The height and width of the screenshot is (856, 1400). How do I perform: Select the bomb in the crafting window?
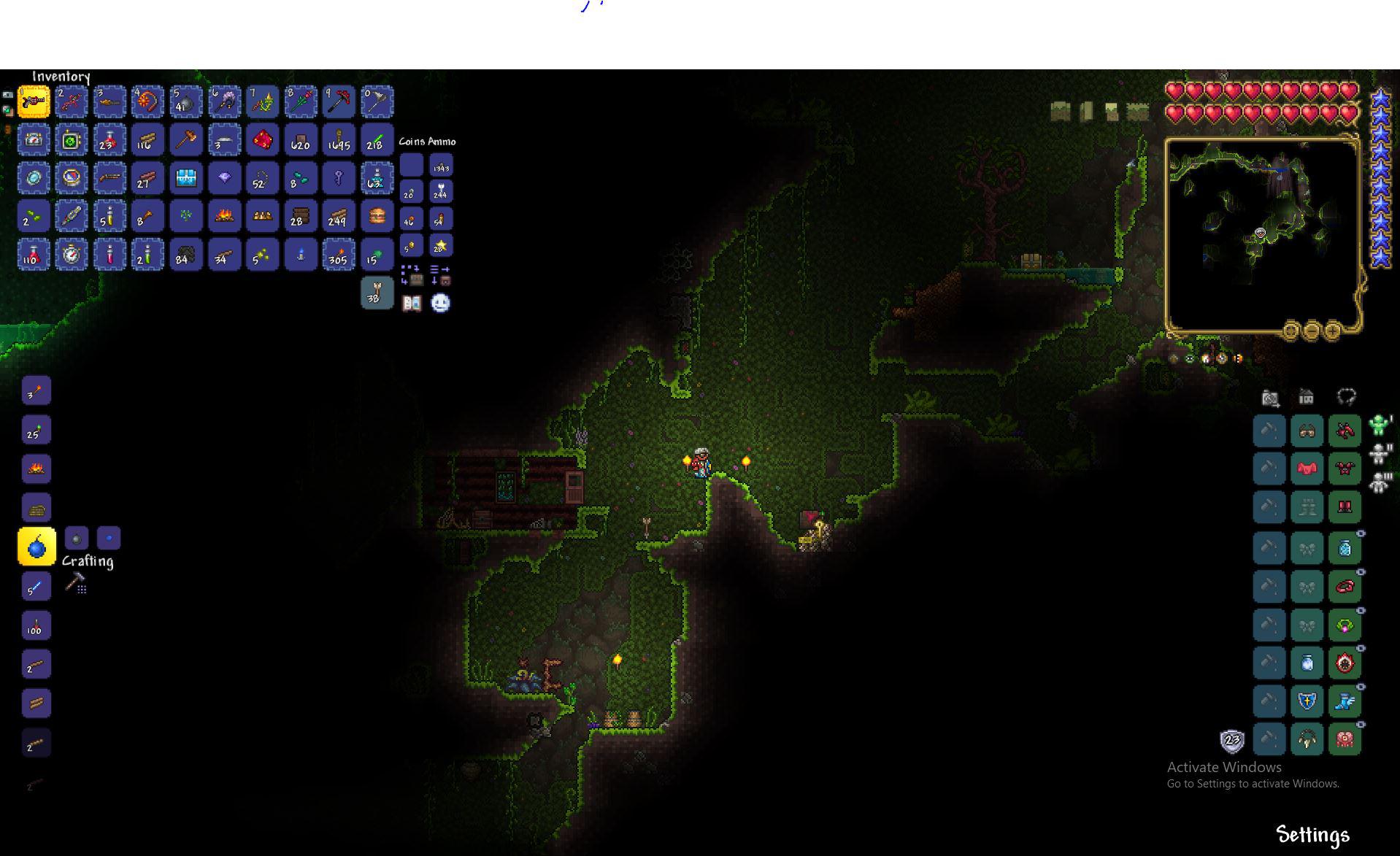36,545
